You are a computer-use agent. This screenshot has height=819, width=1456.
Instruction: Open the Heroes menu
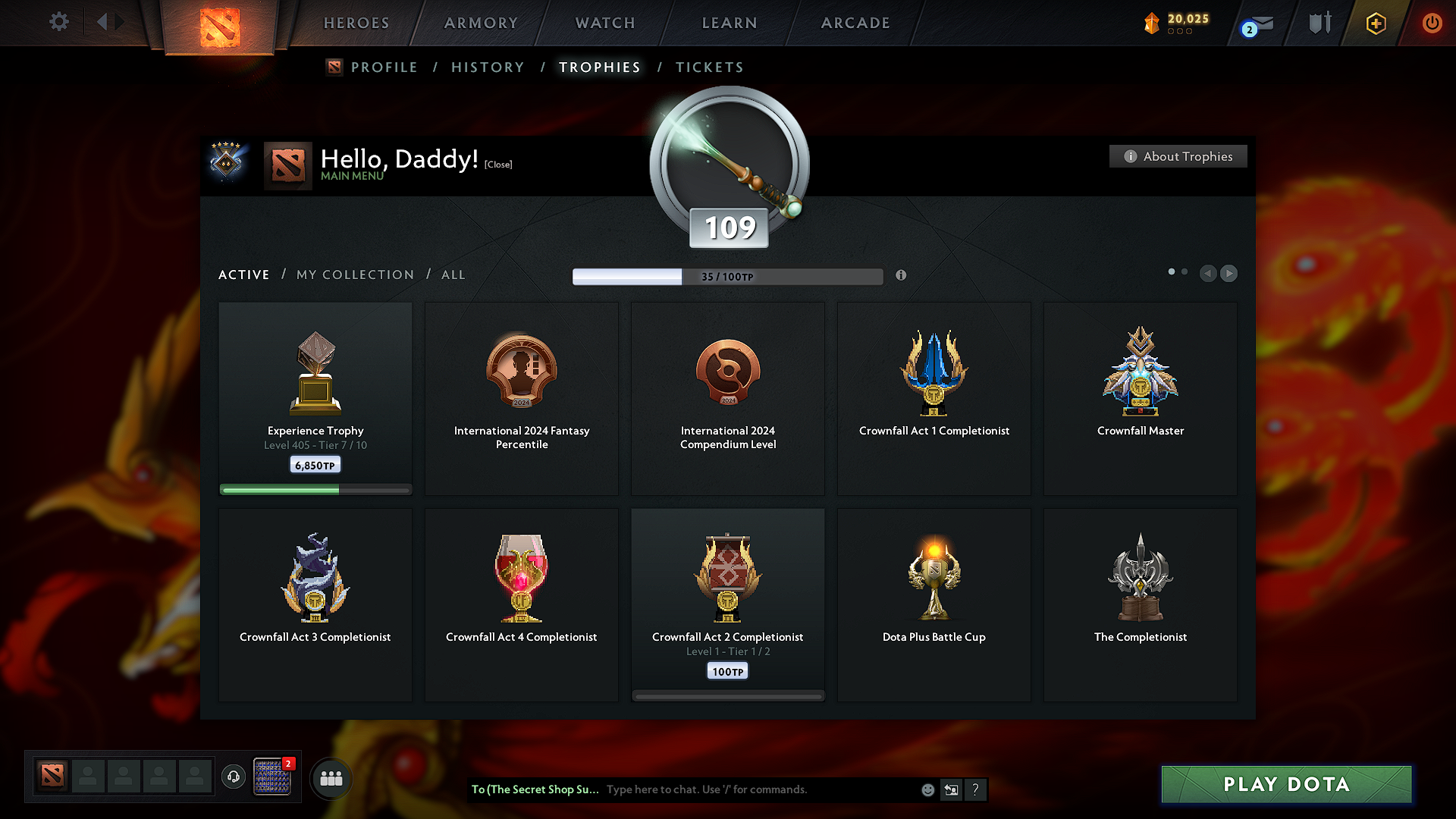click(356, 23)
